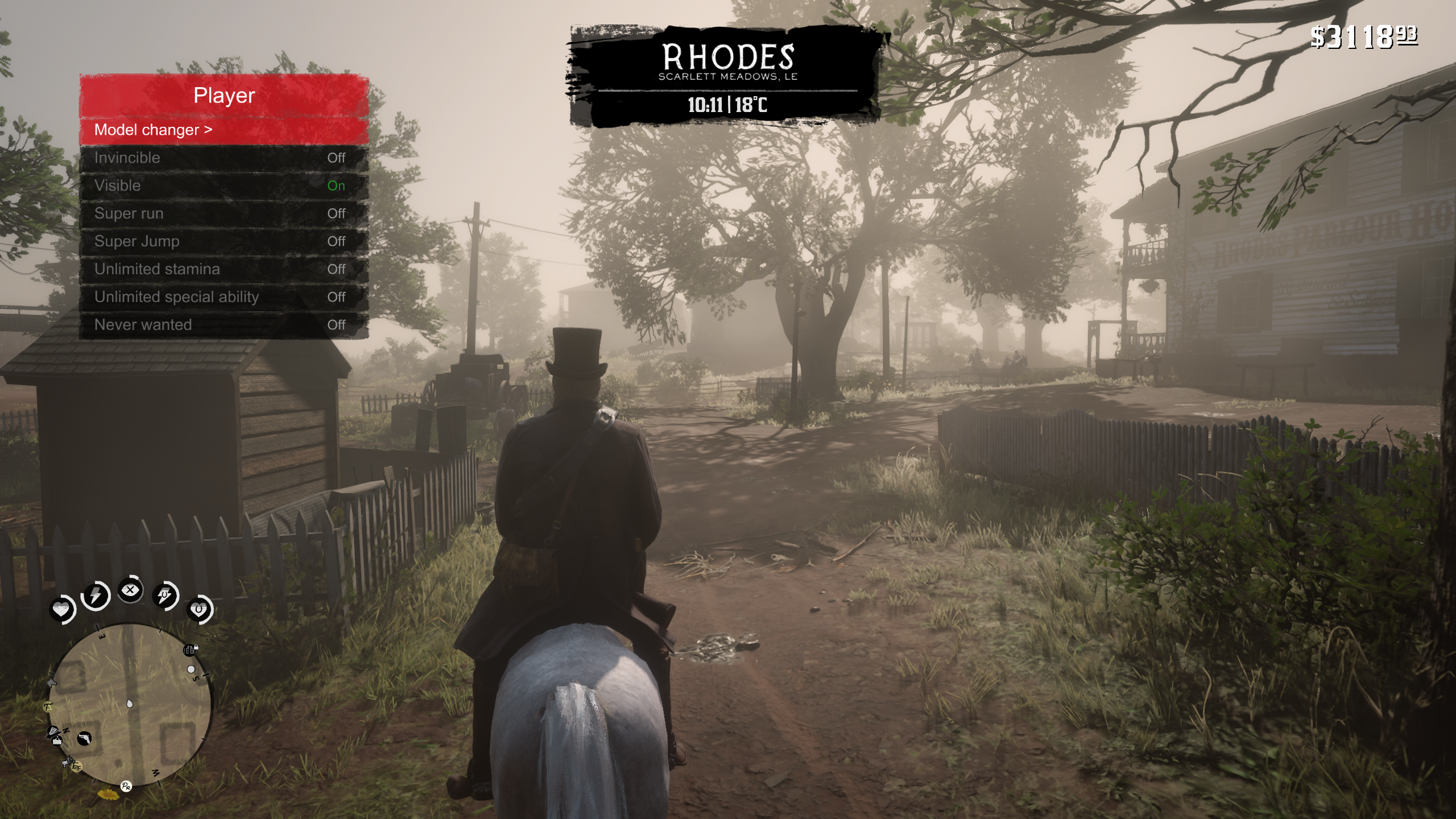Toggle the Invincible option
This screenshot has width=1456, height=819.
224,158
